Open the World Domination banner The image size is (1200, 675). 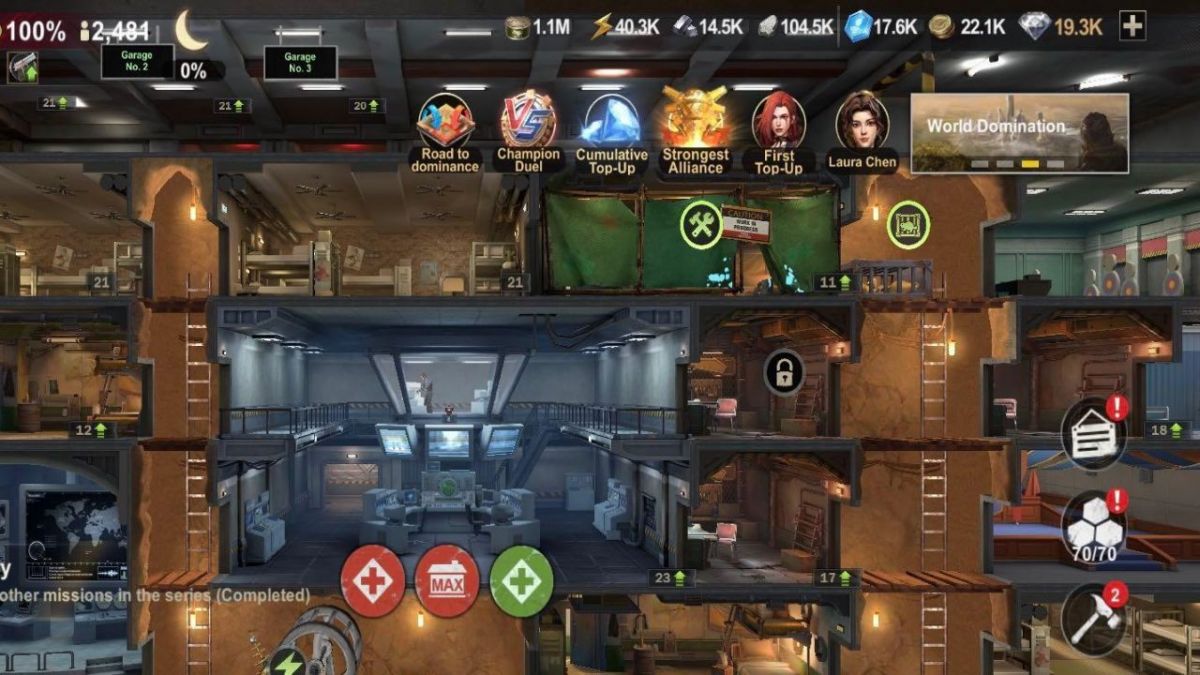click(x=1019, y=133)
